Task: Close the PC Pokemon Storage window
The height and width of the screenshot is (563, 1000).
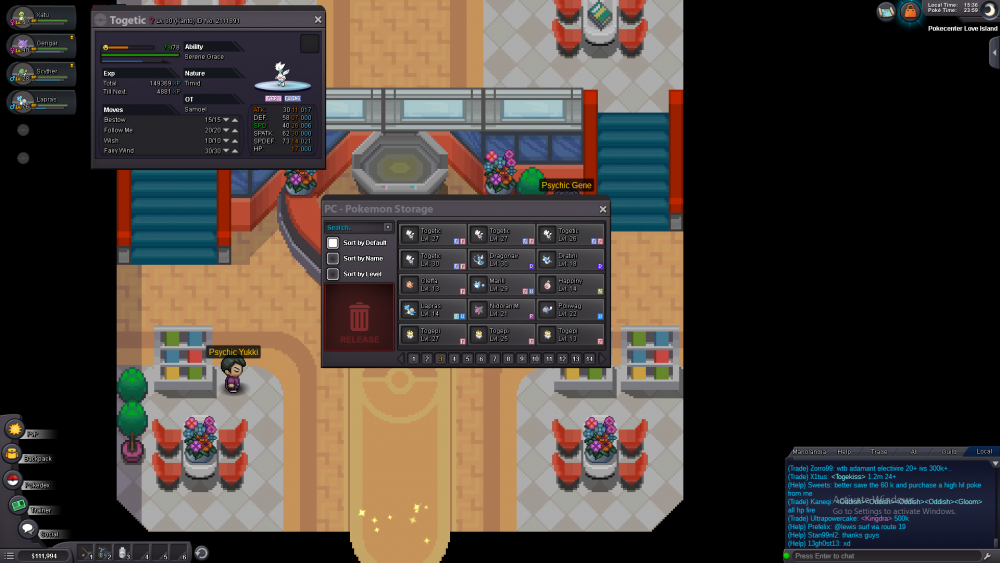Action: coord(603,209)
